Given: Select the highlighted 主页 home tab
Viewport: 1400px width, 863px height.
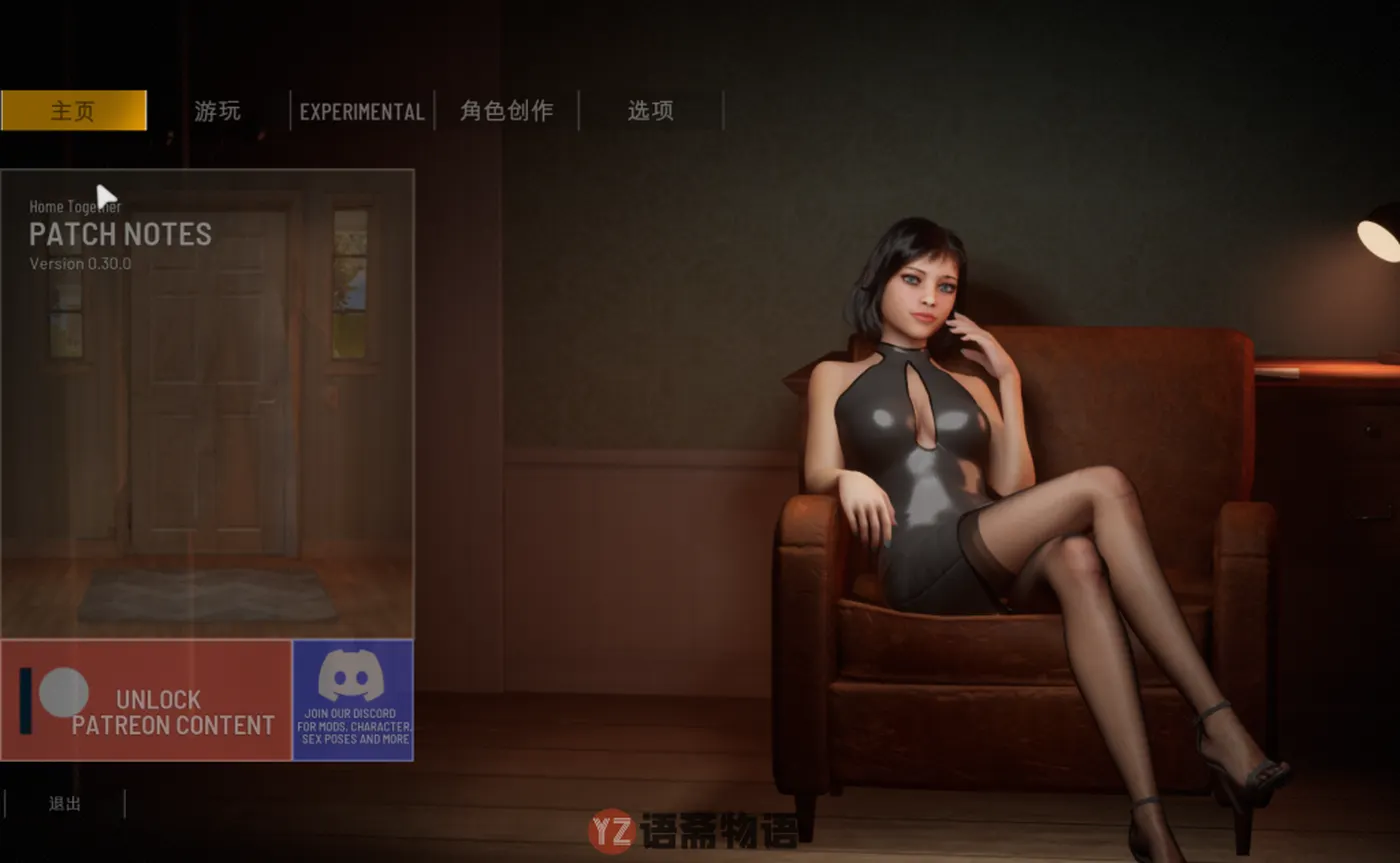Looking at the screenshot, I should pyautogui.click(x=75, y=111).
